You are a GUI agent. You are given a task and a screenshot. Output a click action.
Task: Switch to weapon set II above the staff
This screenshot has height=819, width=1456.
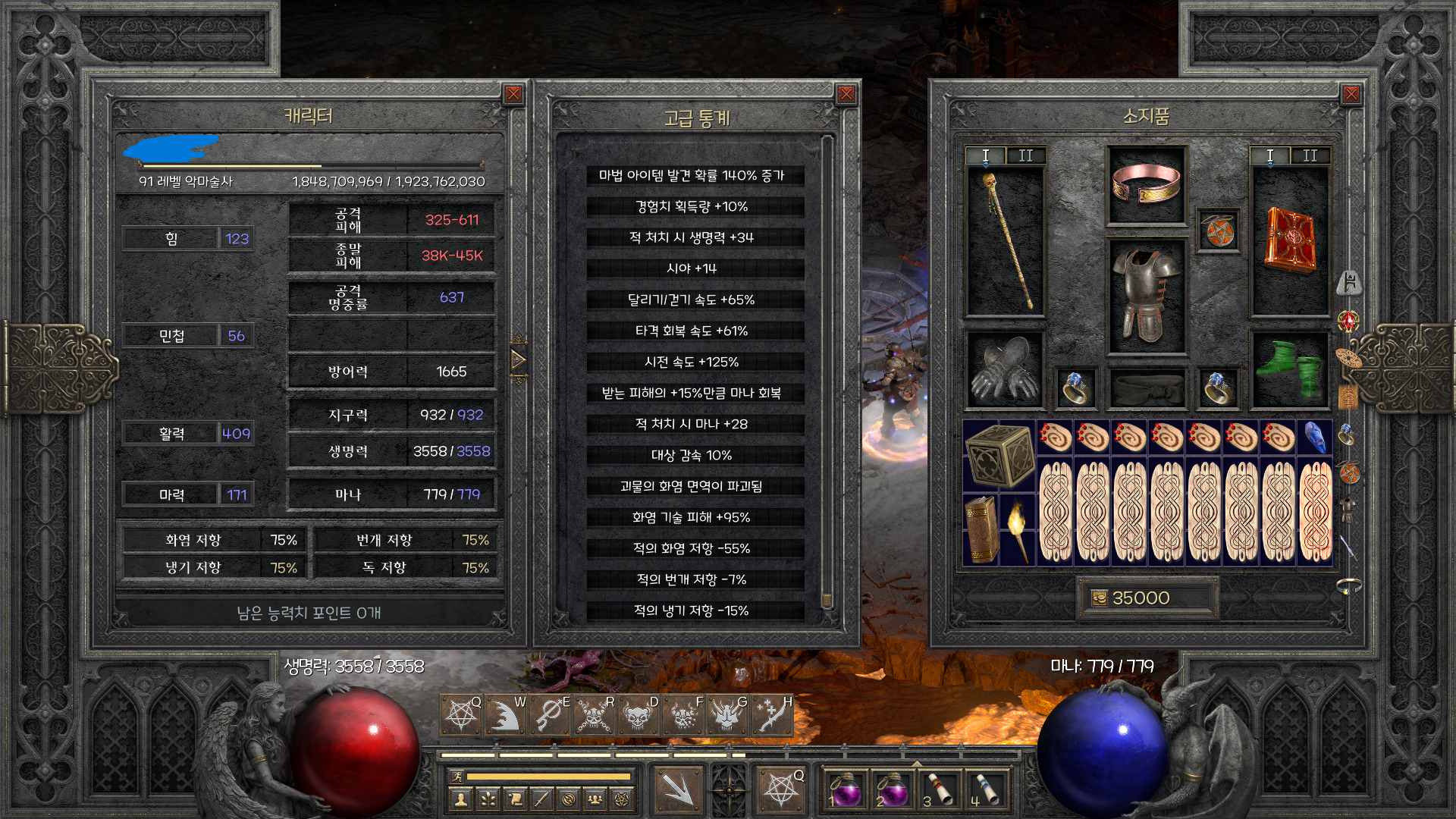pos(1025,155)
